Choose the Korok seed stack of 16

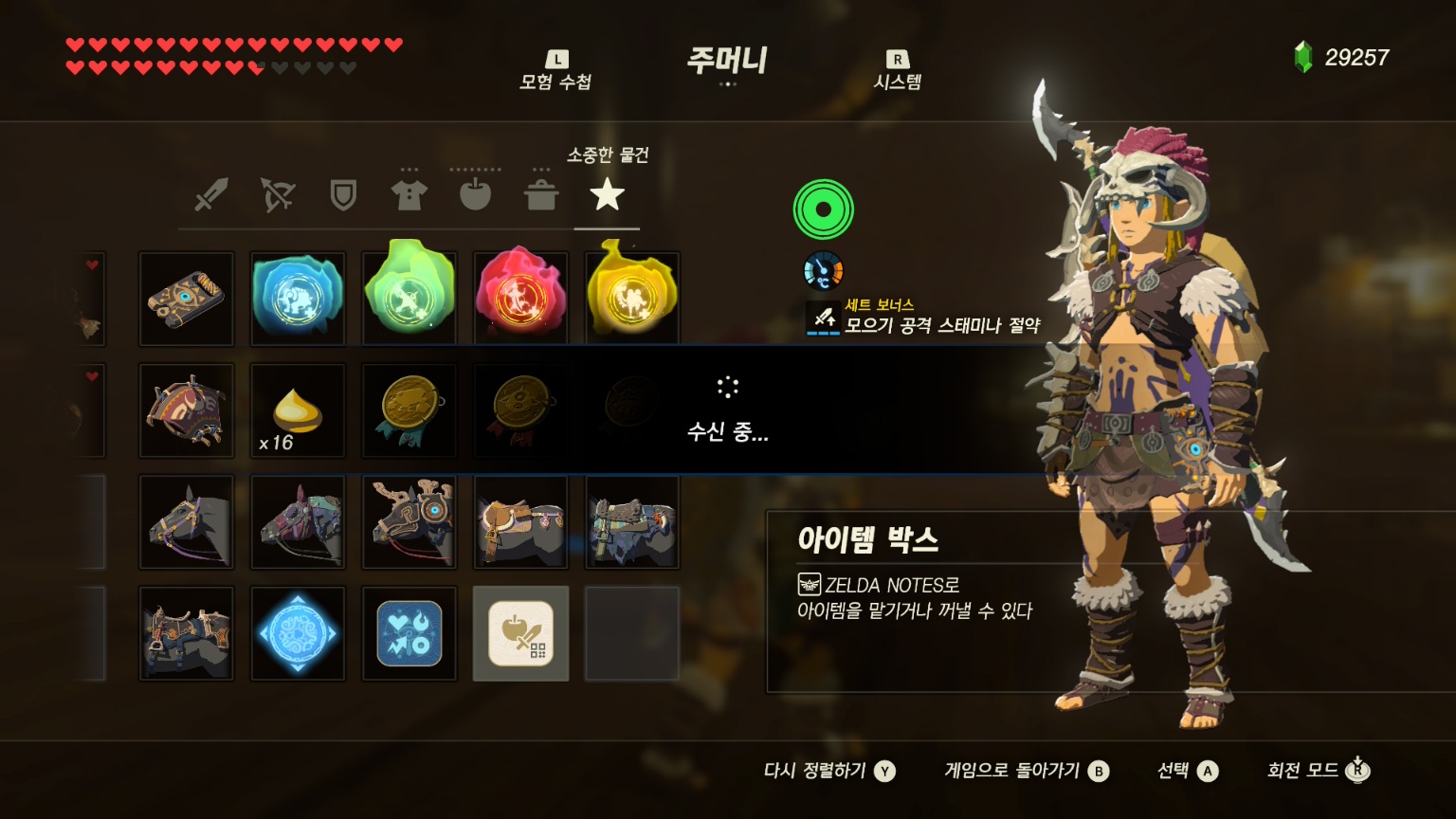298,410
